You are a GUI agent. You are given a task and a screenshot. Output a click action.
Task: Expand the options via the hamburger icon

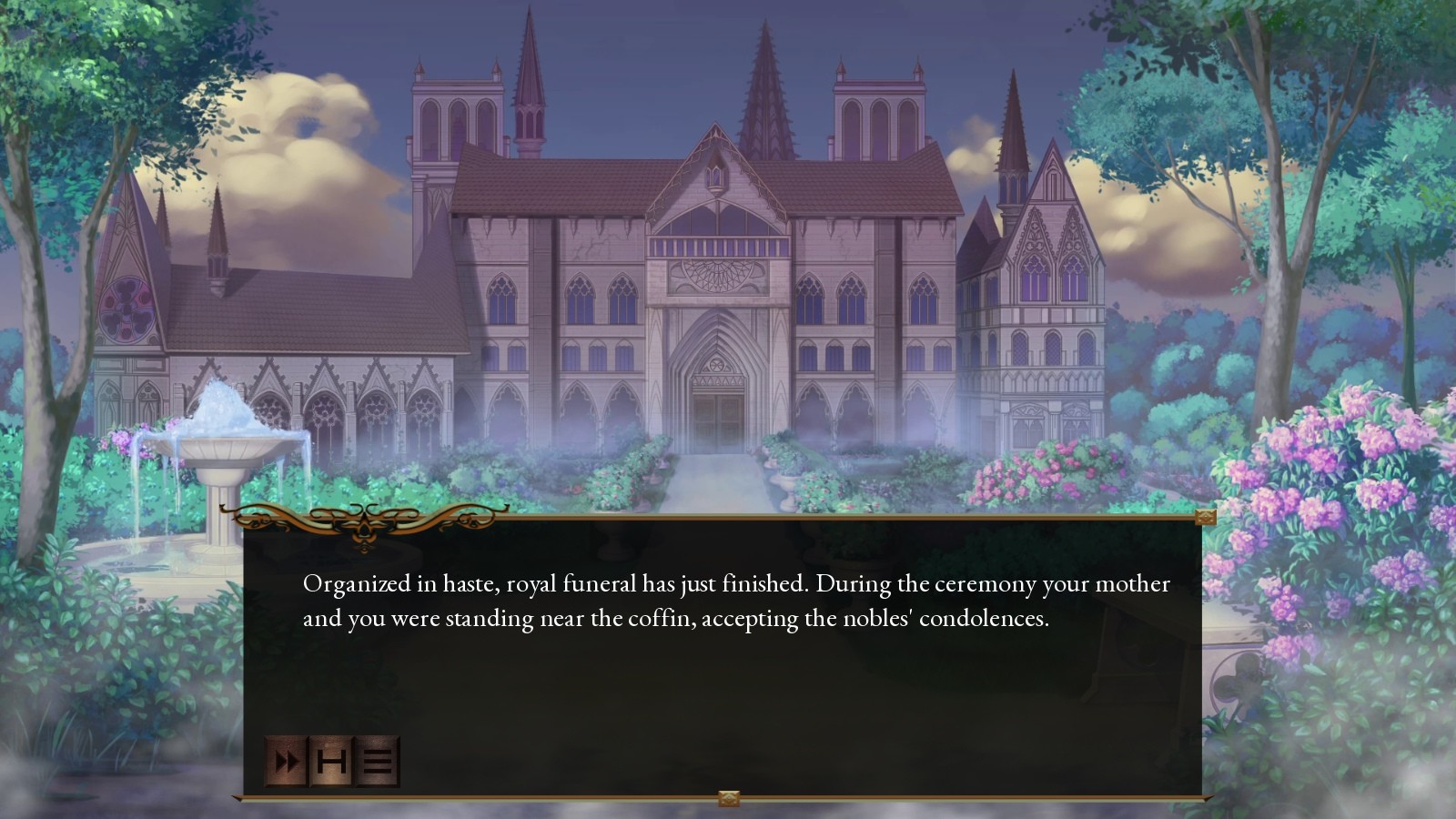(x=377, y=763)
